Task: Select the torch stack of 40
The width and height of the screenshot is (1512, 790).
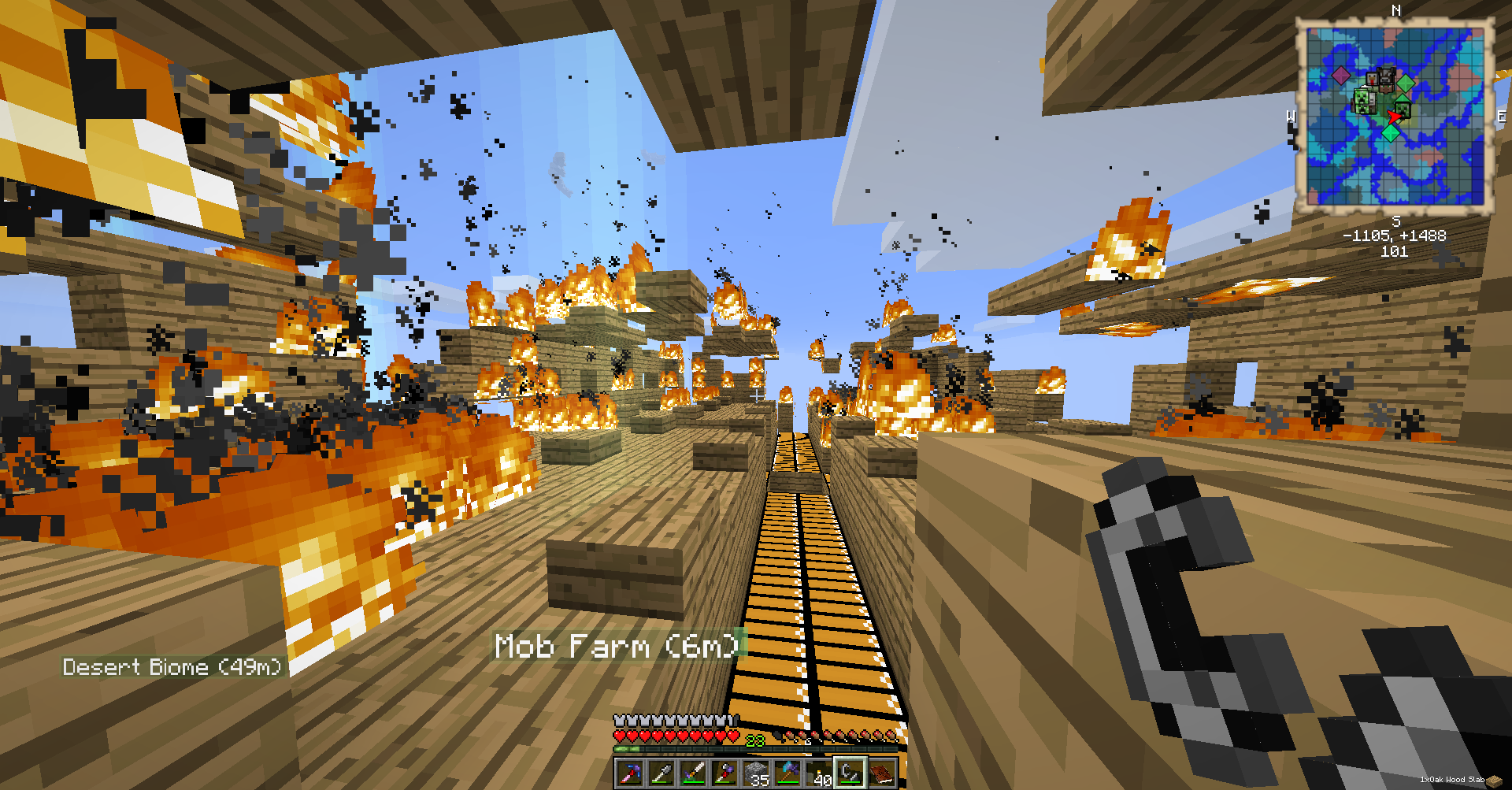Action: pyautogui.click(x=819, y=773)
